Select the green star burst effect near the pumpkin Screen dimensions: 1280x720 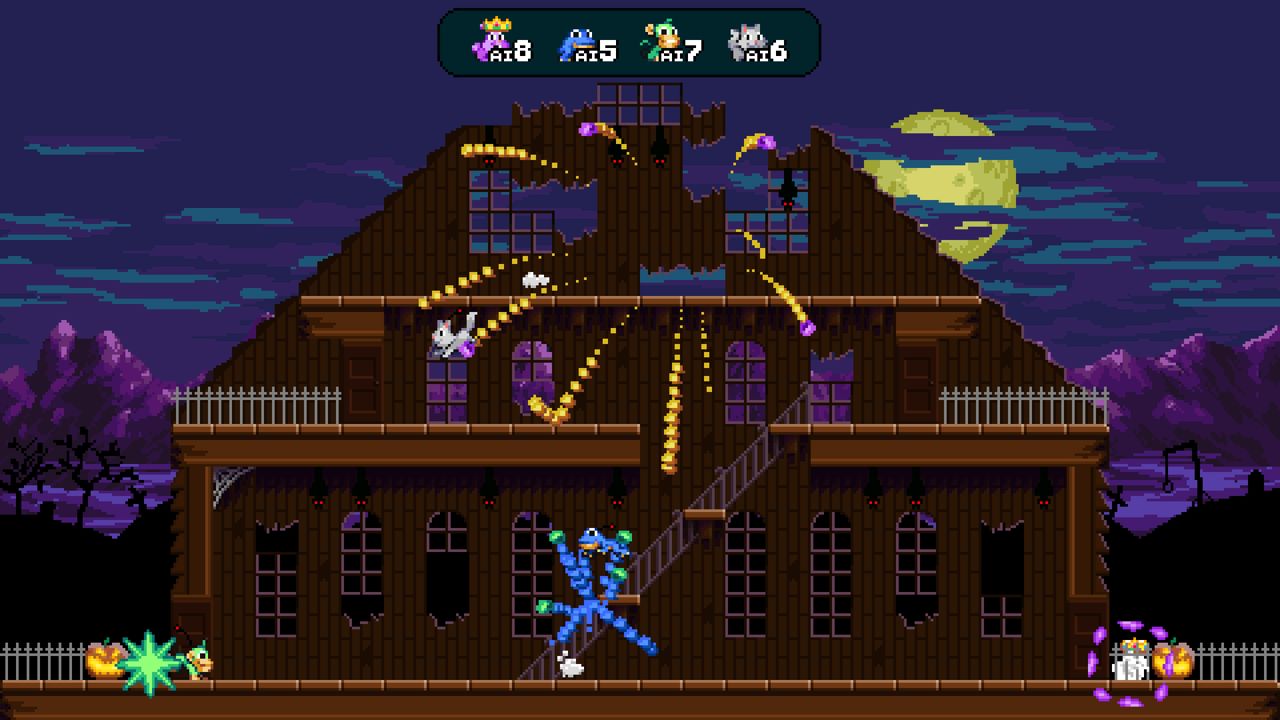coord(150,660)
